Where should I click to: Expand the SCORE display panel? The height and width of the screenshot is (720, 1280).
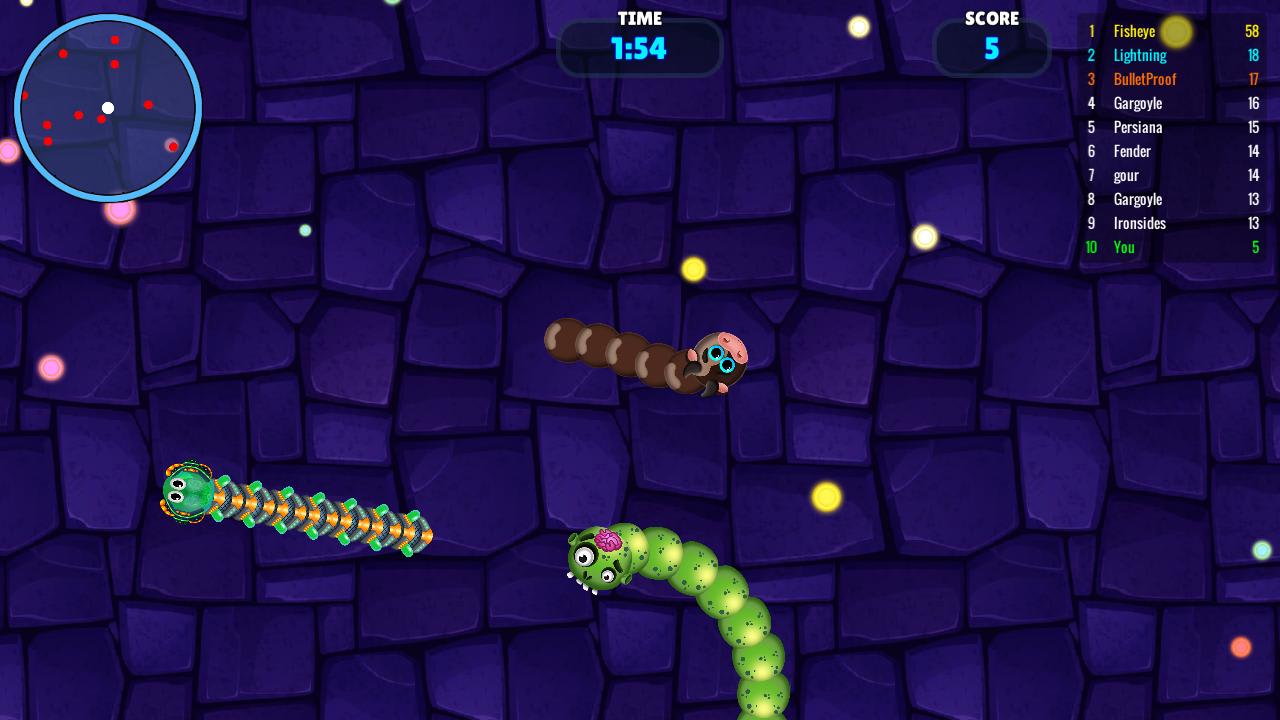(991, 47)
